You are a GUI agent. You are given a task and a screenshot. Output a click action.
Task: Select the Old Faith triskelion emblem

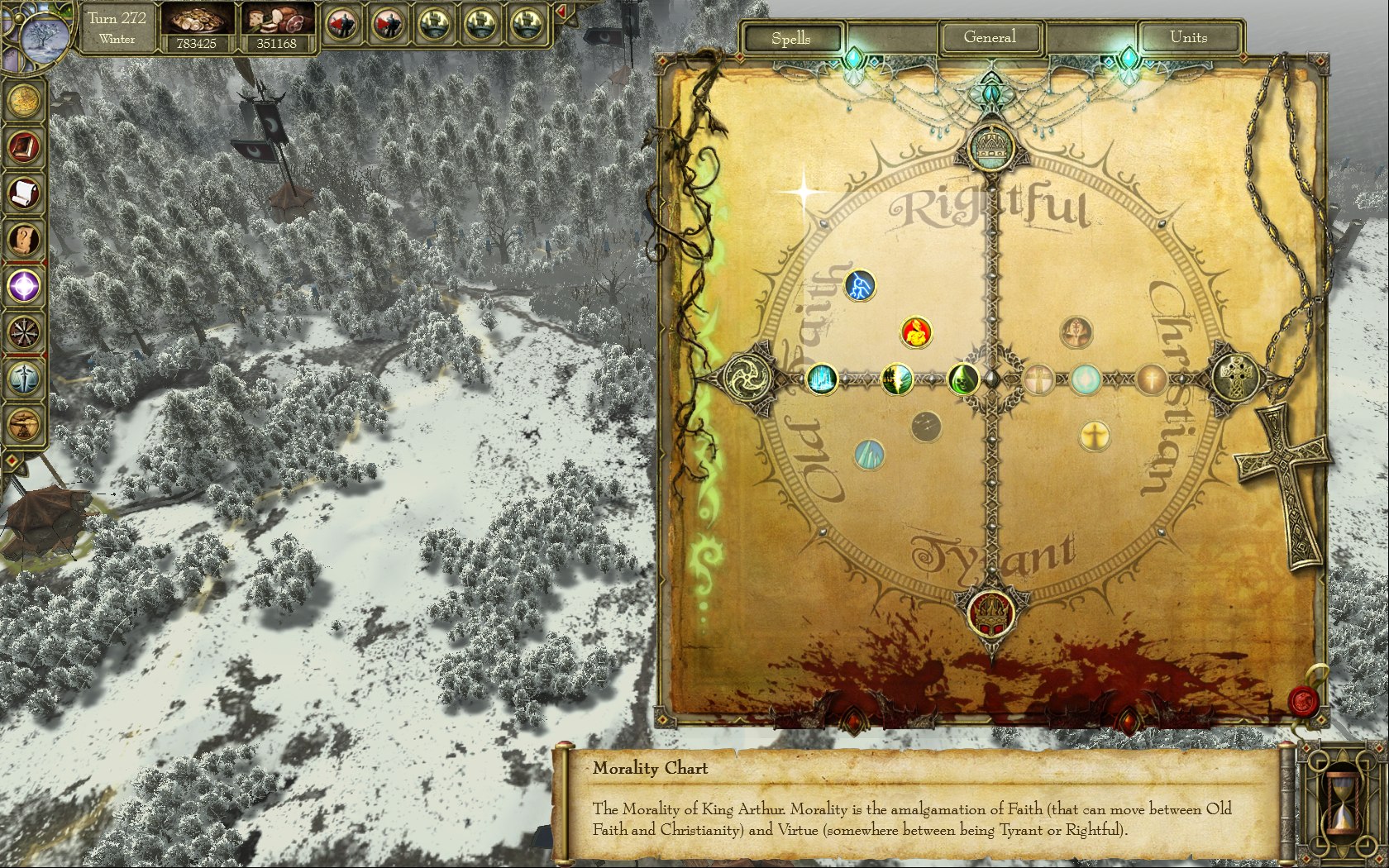[x=746, y=379]
